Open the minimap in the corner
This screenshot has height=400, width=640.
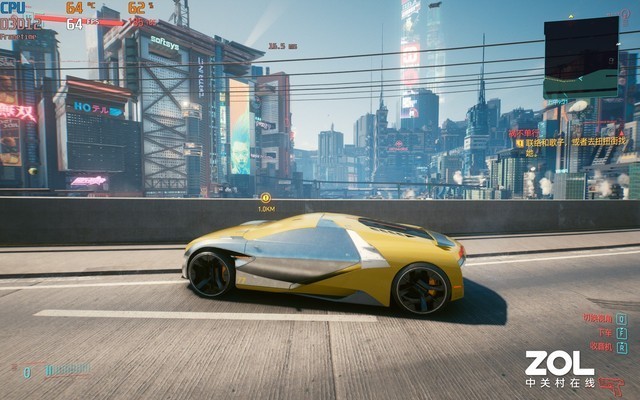(x=581, y=57)
